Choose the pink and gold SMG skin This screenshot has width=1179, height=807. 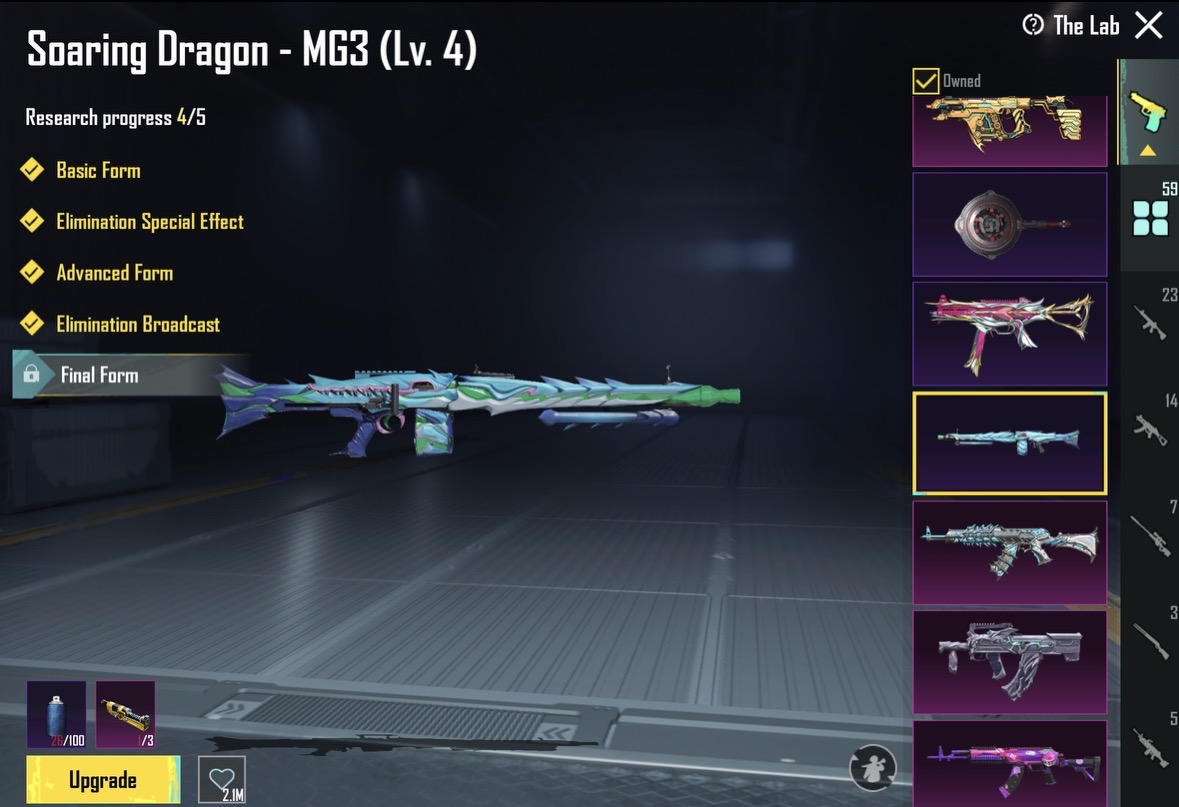pyautogui.click(x=1010, y=334)
